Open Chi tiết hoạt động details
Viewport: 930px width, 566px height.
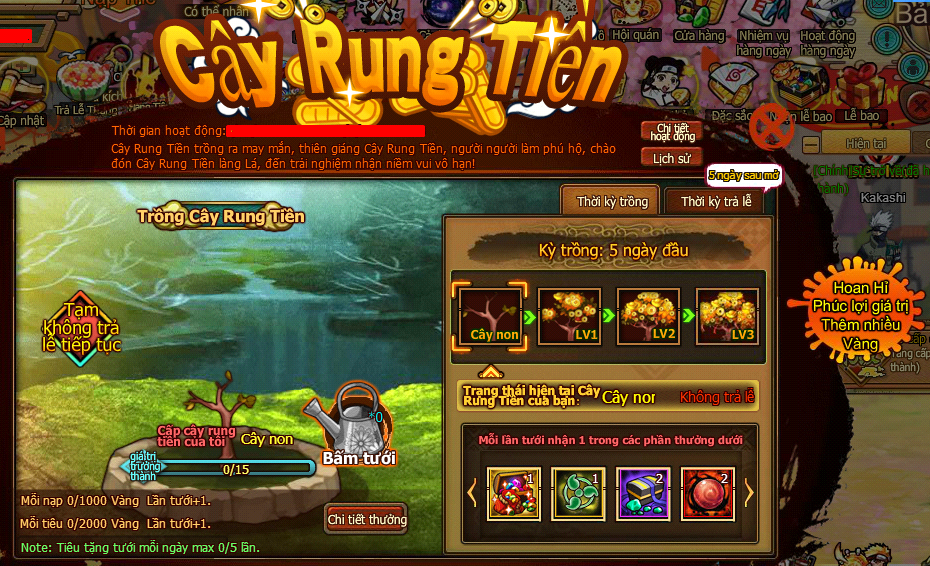click(671, 132)
